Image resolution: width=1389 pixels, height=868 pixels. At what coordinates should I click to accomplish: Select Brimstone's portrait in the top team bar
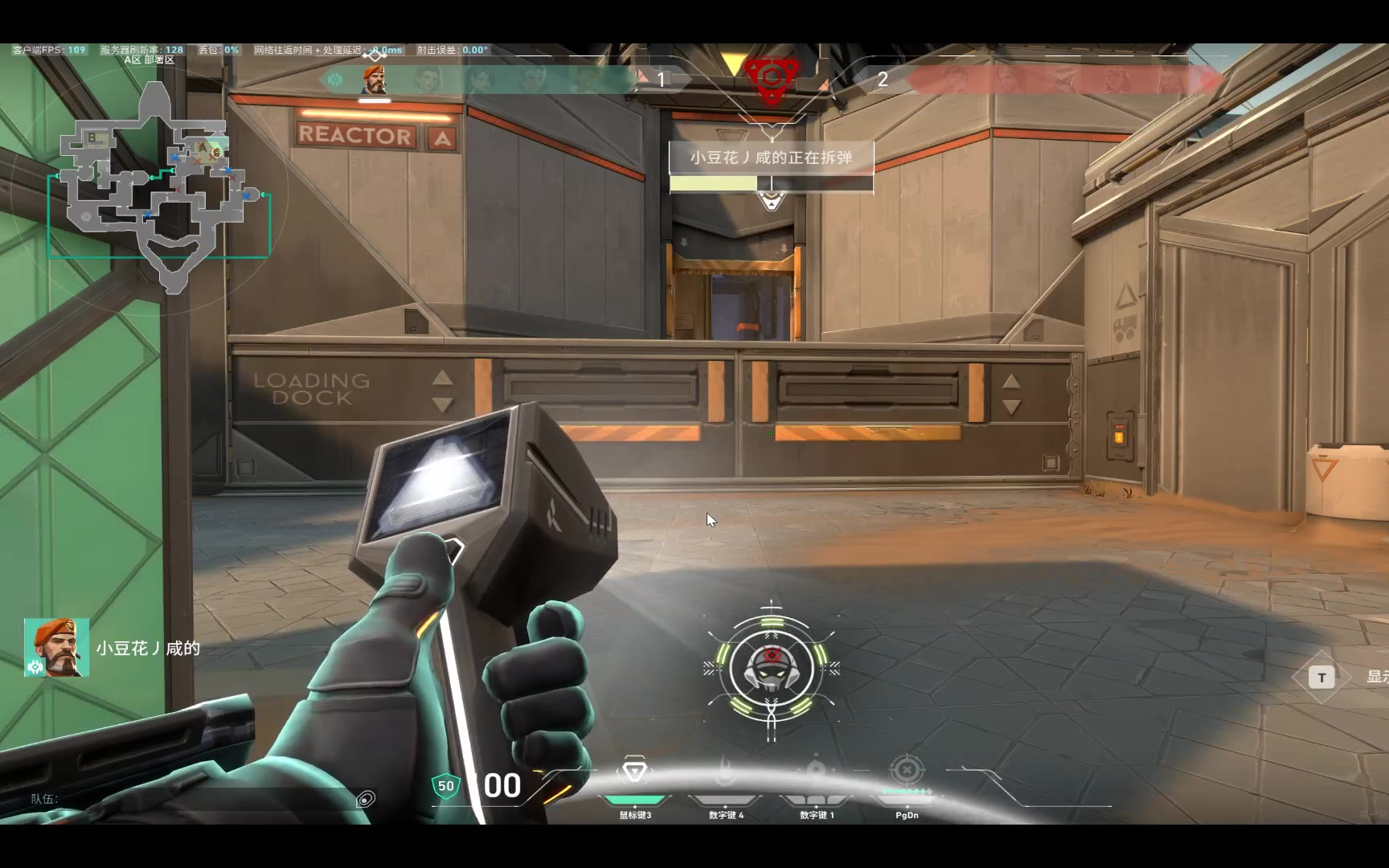click(374, 80)
